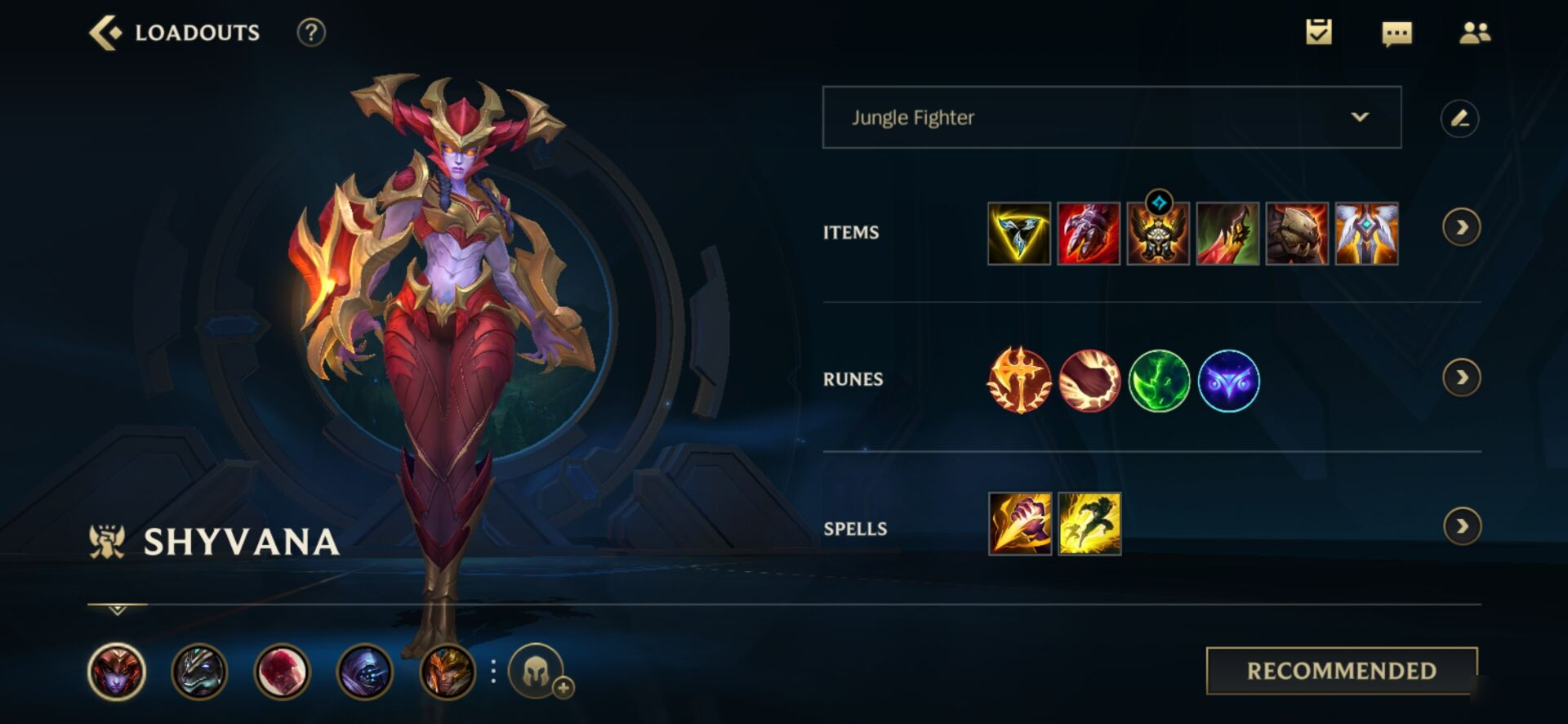Select the Conqueror keystone rune
Viewport: 1568px width, 724px height.
(1019, 380)
